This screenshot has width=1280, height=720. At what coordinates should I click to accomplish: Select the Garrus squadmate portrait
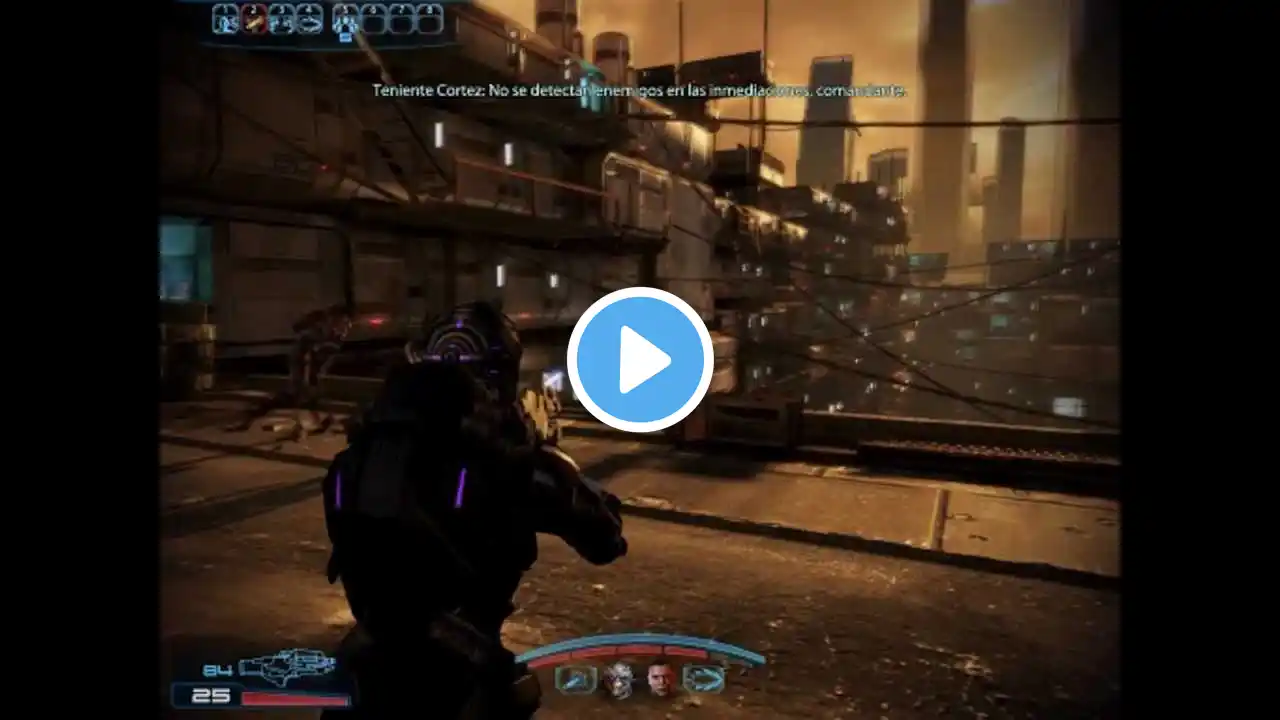pyautogui.click(x=619, y=680)
